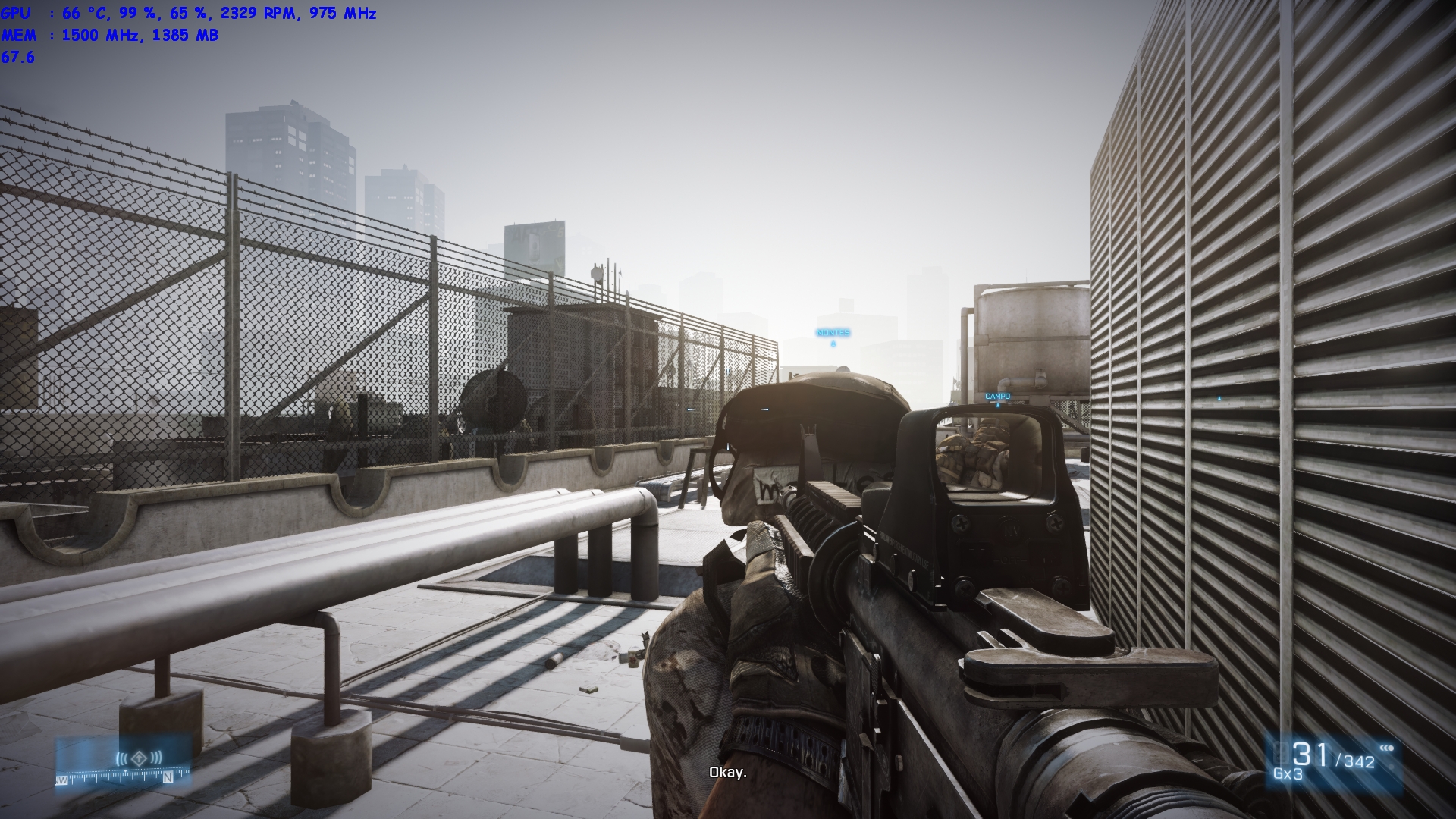The image size is (1456, 819).
Task: Toggle the GPU stats overlay line
Action: coord(190,12)
